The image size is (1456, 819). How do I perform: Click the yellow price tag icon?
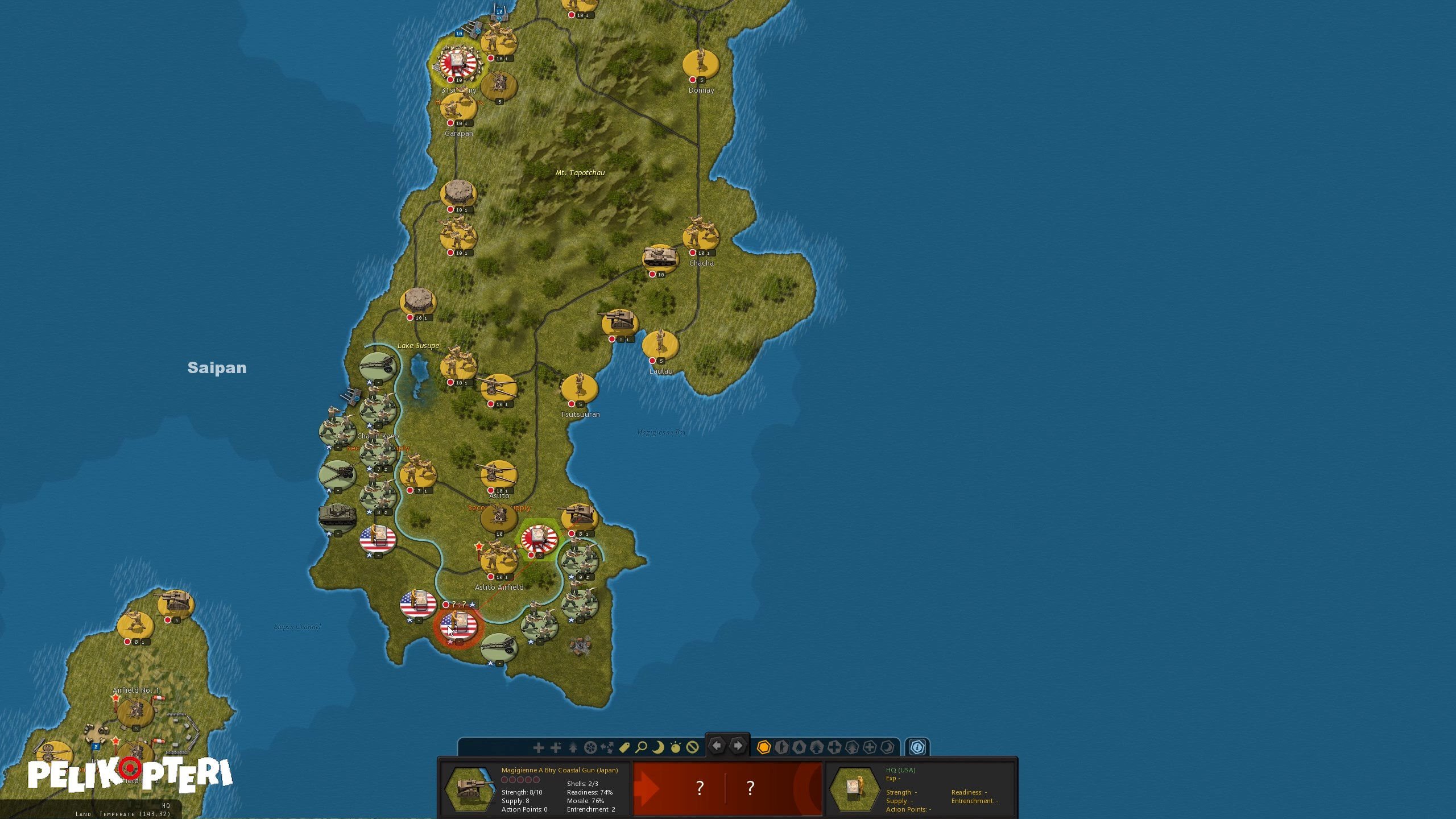point(624,747)
